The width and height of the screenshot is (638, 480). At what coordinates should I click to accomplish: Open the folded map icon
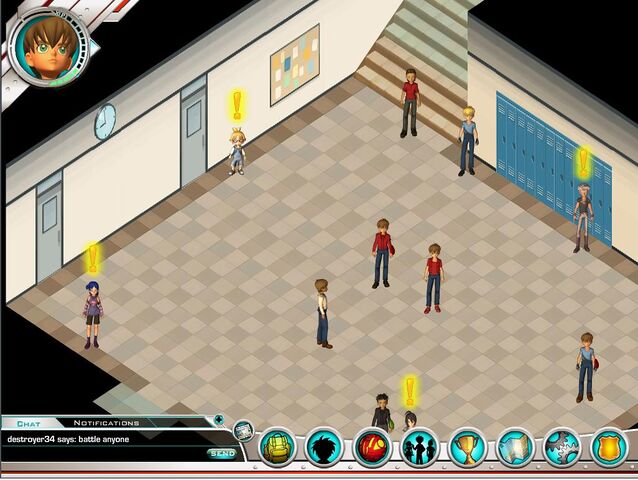coord(515,447)
